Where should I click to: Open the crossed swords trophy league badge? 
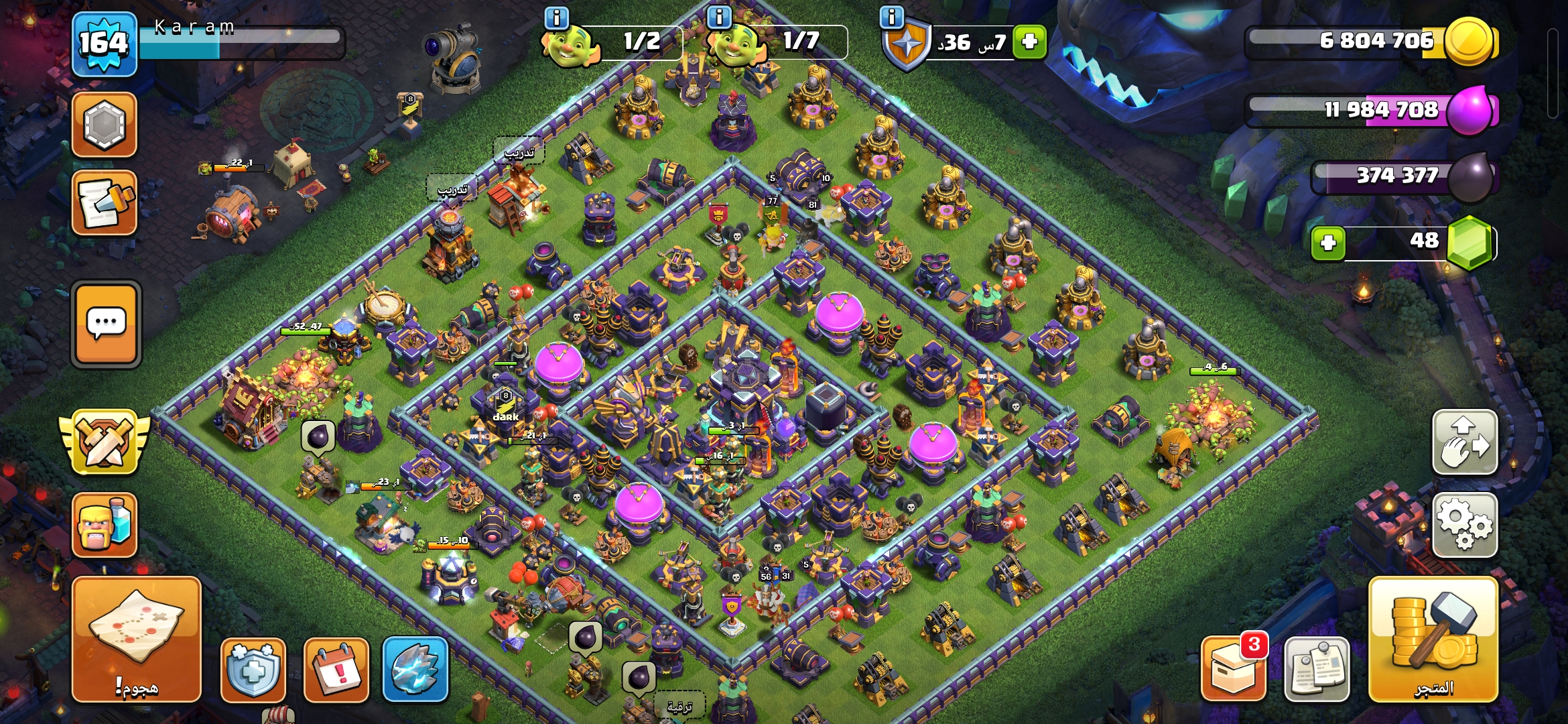105,442
